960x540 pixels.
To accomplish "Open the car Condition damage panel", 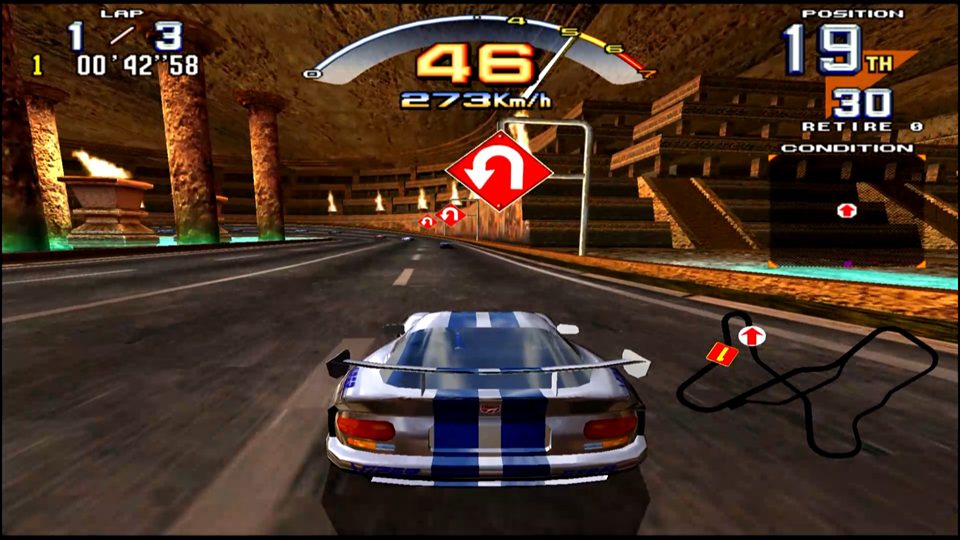I will [846, 209].
